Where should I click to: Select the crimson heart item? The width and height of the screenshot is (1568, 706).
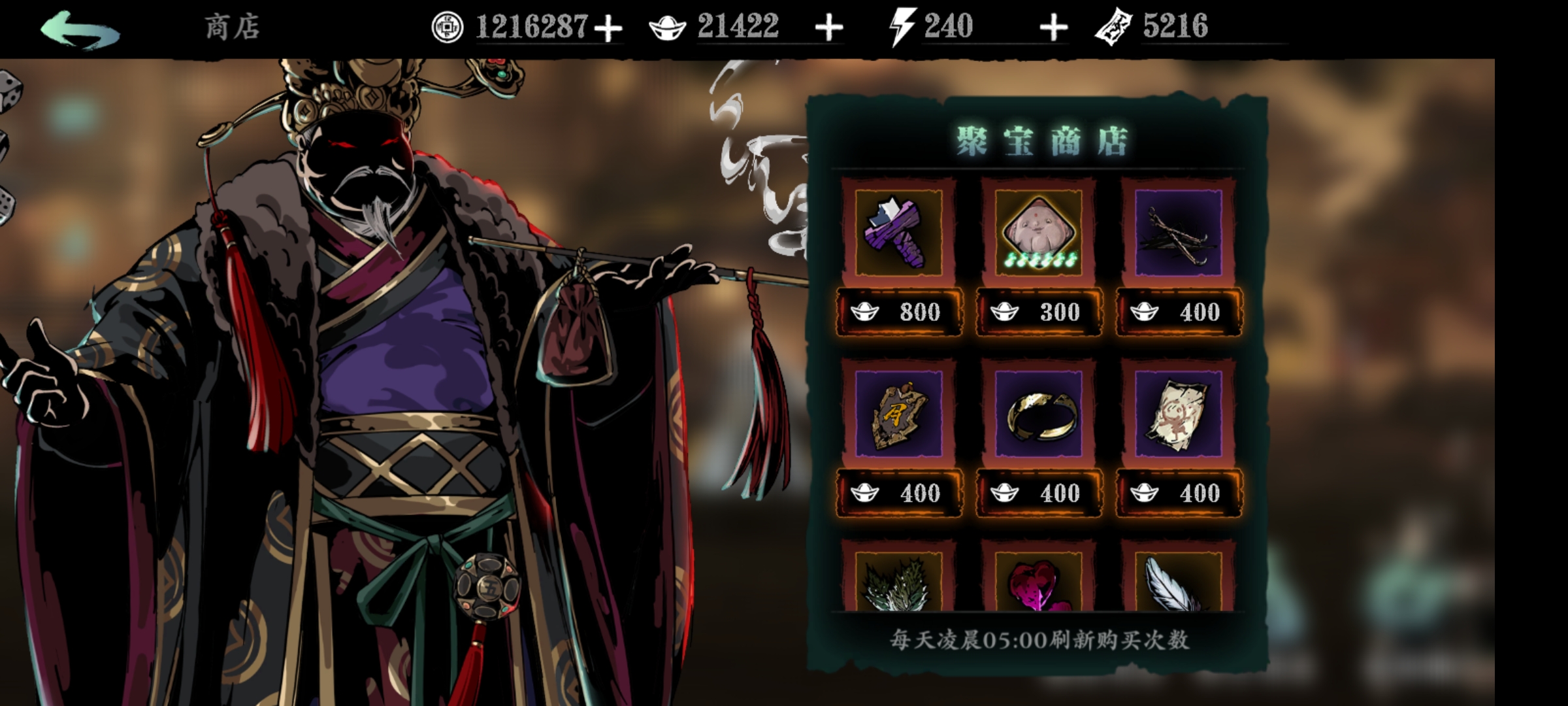click(x=1038, y=582)
